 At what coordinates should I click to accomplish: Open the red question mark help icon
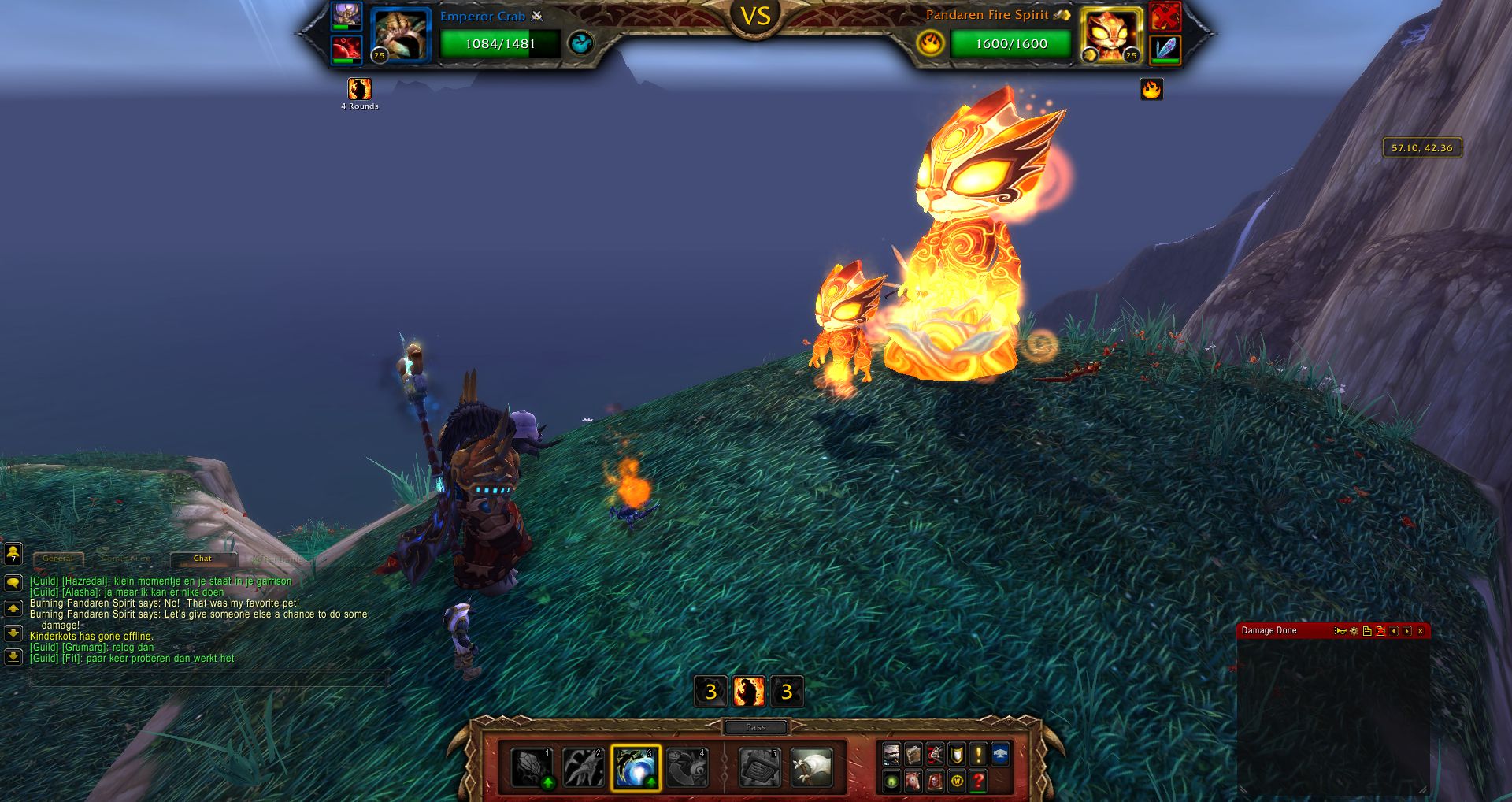pyautogui.click(x=978, y=781)
